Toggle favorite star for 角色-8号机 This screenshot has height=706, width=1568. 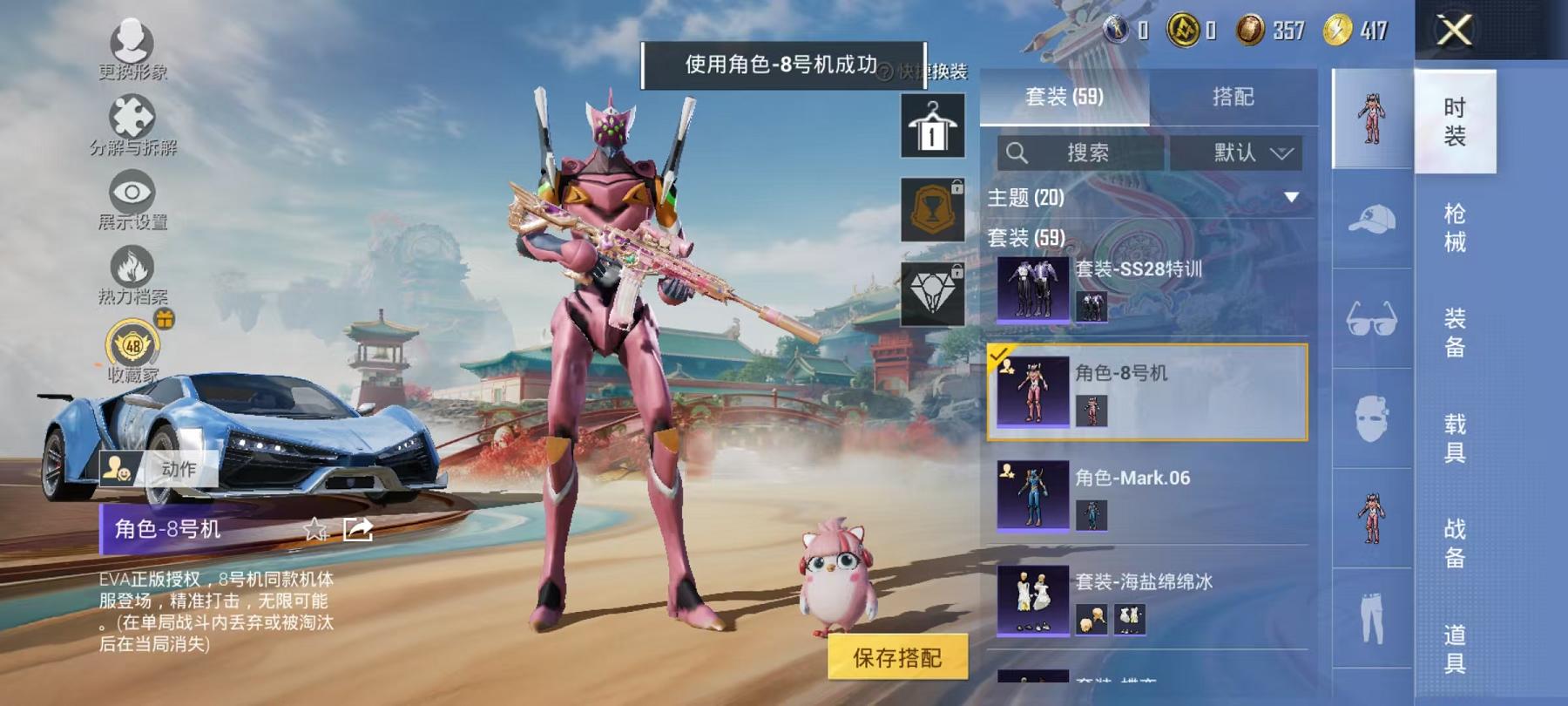pos(315,529)
